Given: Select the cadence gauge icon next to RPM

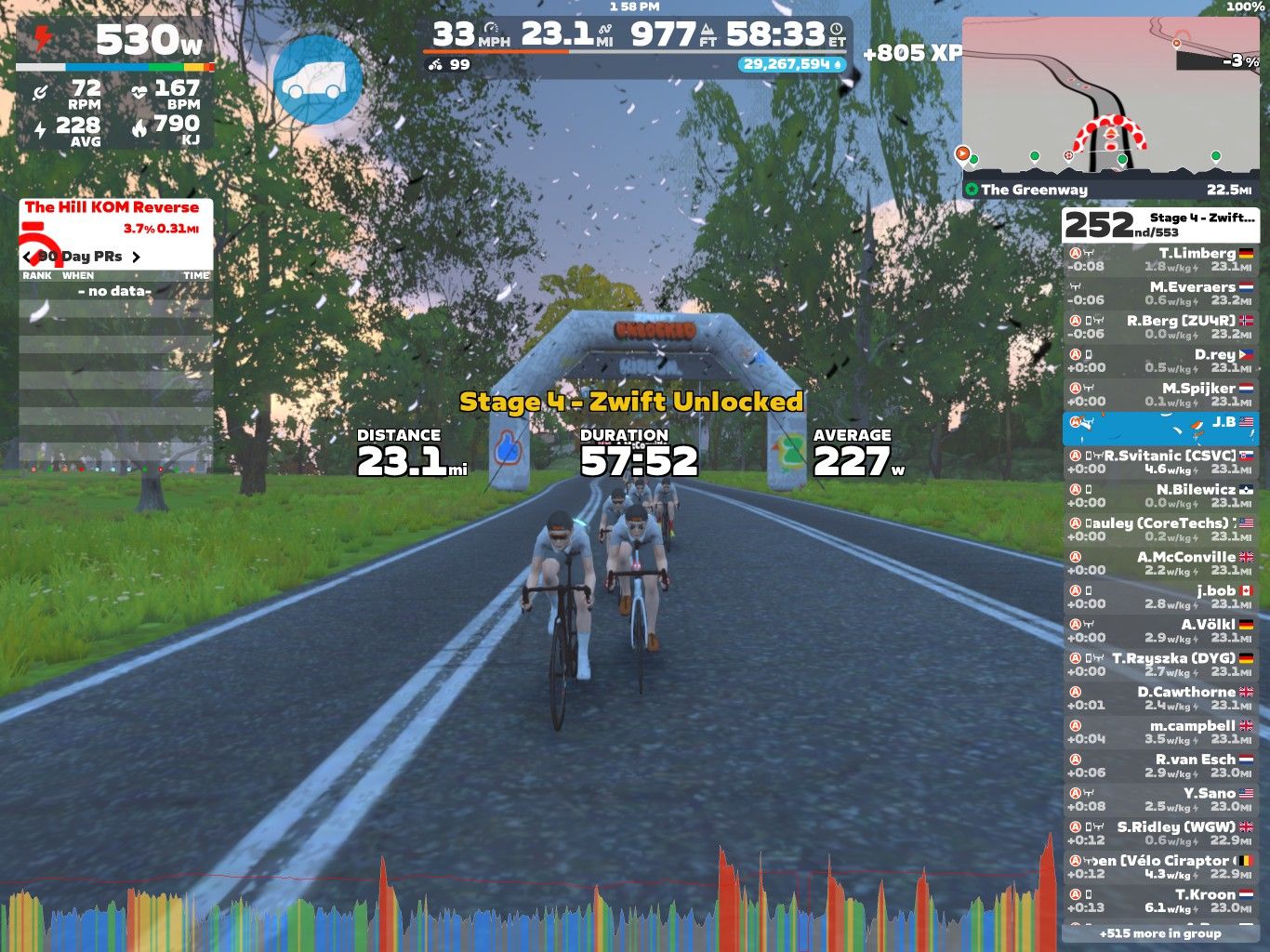Looking at the screenshot, I should (38, 91).
